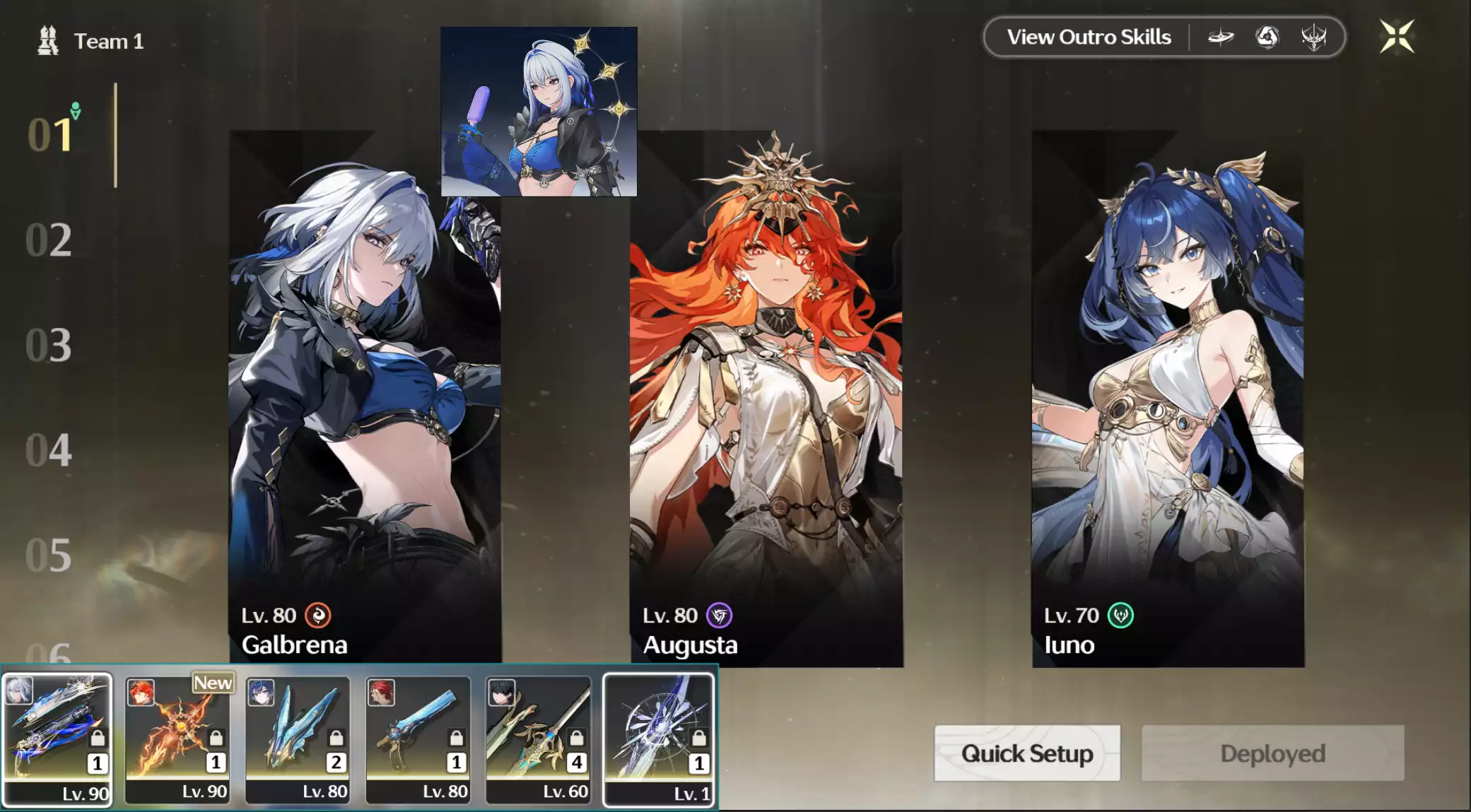This screenshot has height=812, width=1471.
Task: Choose the Augusta character card
Action: coord(766,396)
